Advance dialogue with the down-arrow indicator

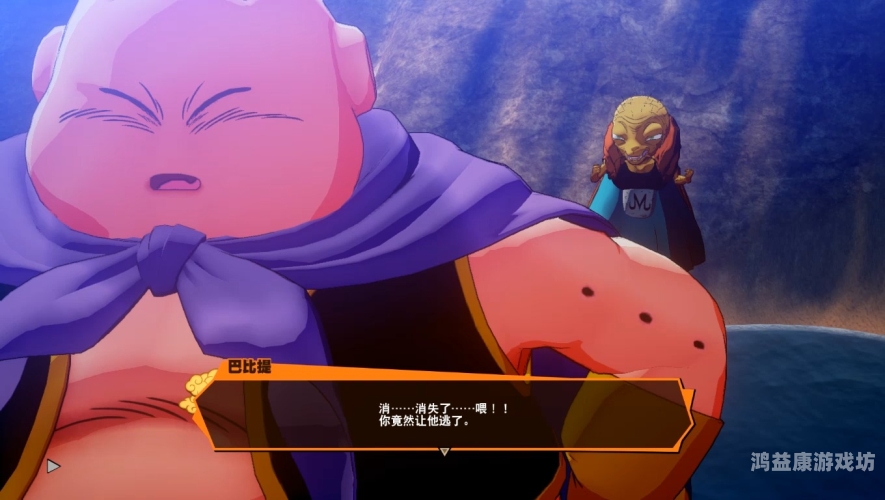tap(445, 451)
